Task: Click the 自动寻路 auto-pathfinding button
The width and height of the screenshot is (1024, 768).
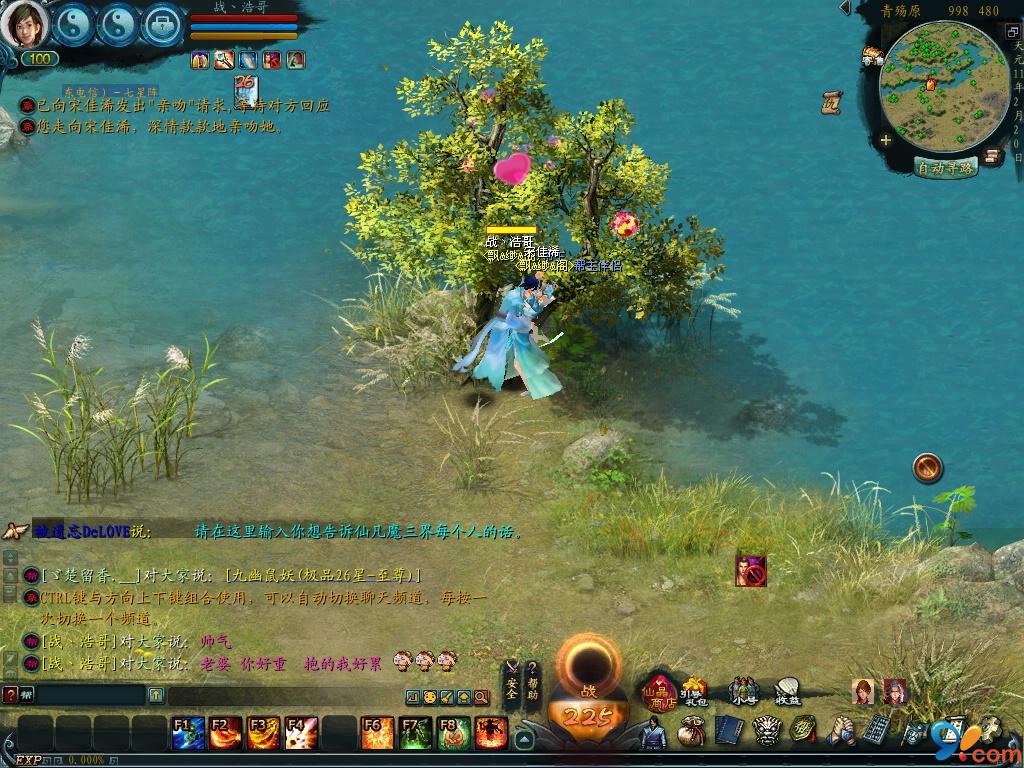Action: click(945, 168)
